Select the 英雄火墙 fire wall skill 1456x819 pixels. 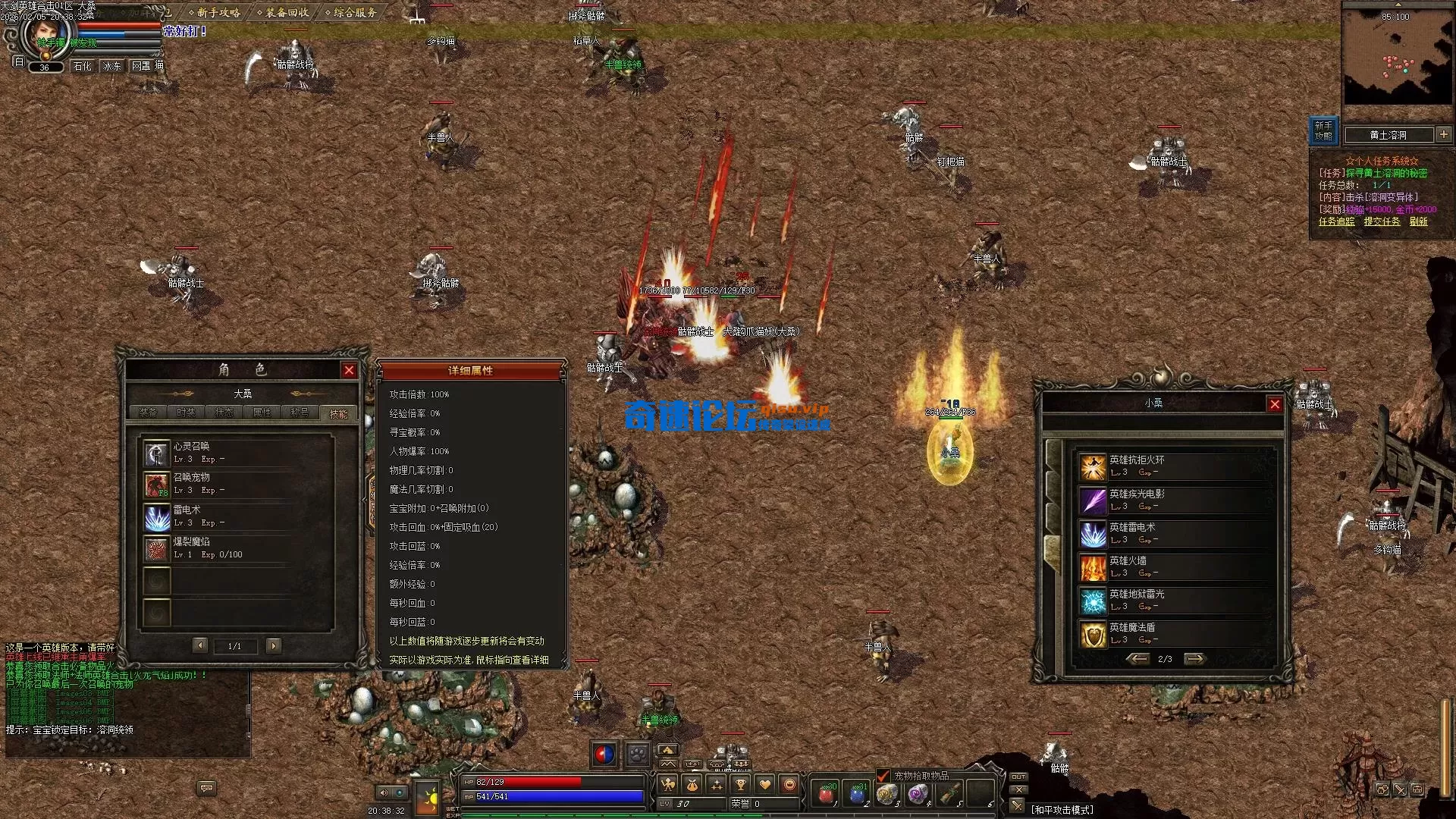click(x=1093, y=567)
